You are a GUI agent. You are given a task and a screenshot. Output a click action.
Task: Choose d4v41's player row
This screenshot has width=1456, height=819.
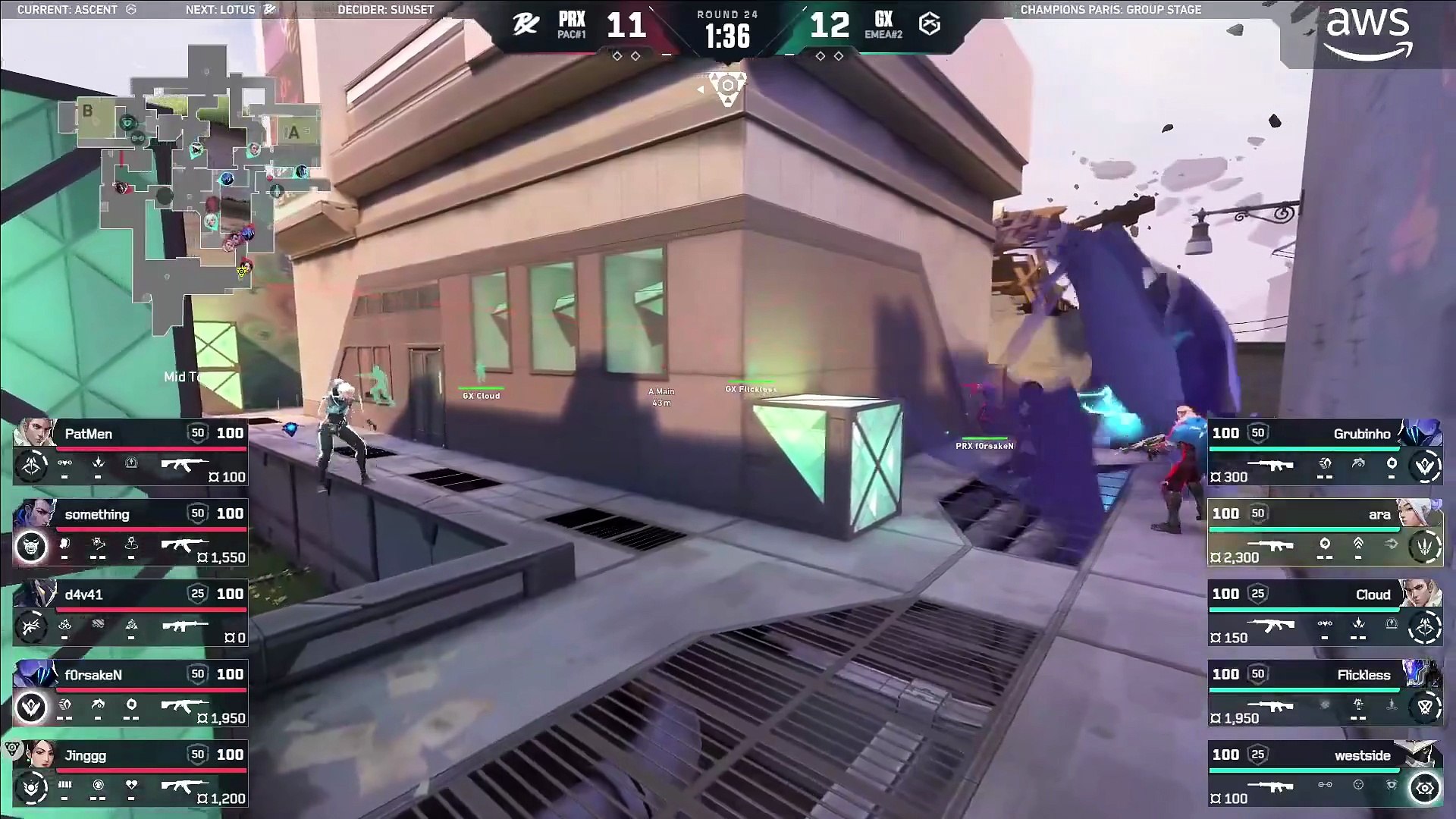[x=130, y=613]
